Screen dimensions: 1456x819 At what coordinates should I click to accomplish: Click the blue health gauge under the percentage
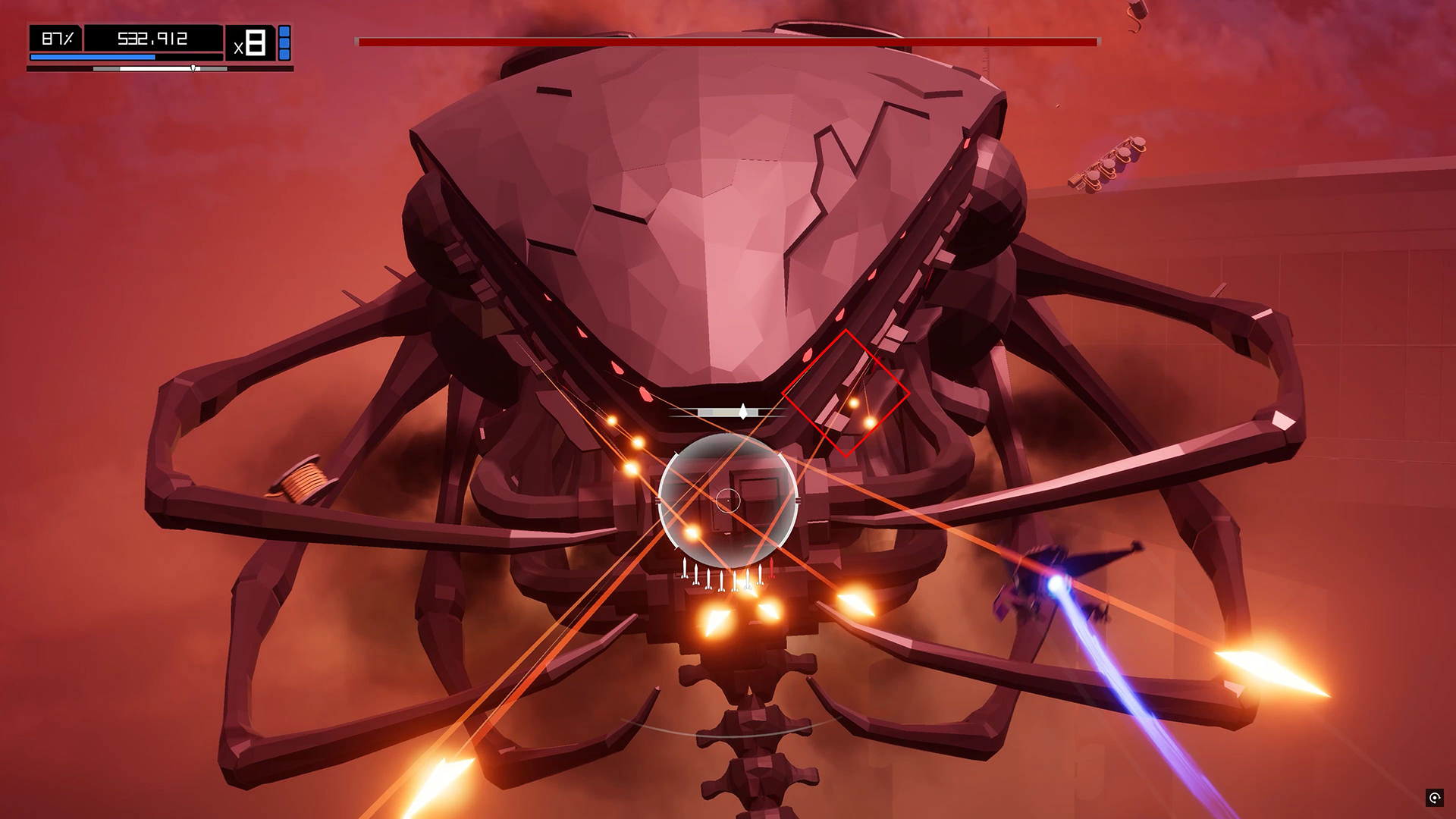(91, 57)
